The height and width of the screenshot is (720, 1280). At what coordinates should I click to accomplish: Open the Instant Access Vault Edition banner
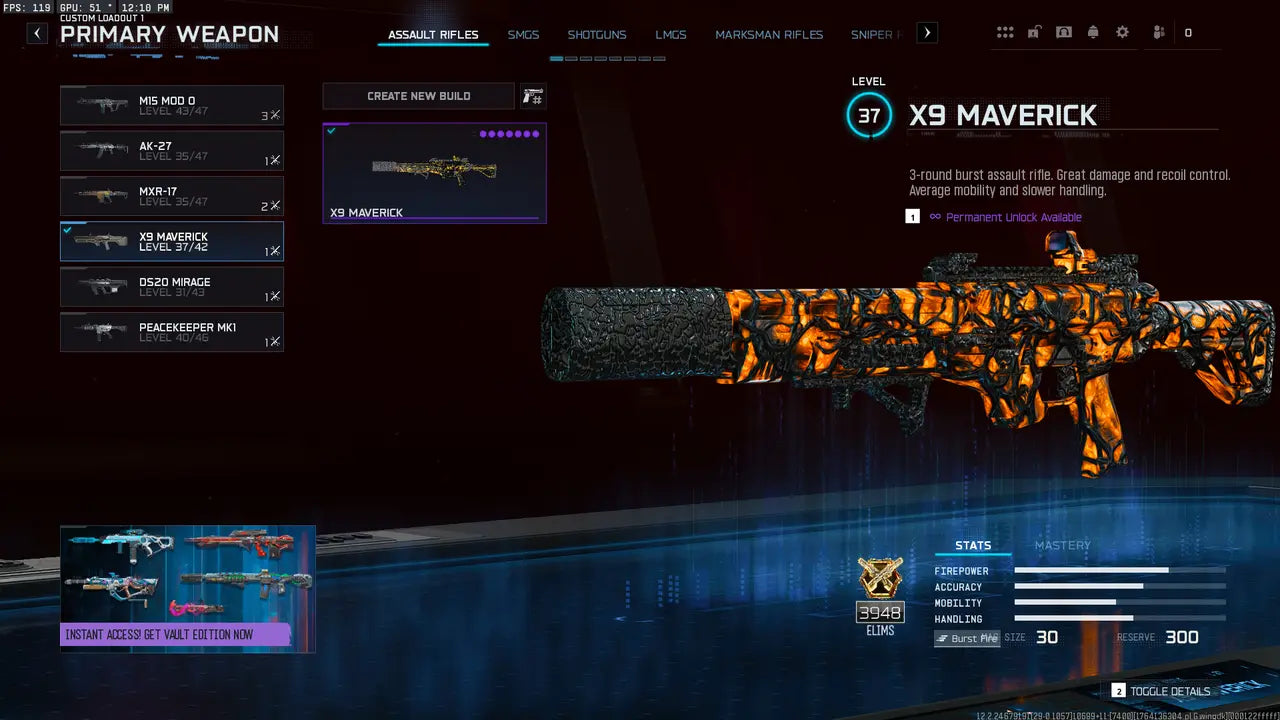(187, 588)
